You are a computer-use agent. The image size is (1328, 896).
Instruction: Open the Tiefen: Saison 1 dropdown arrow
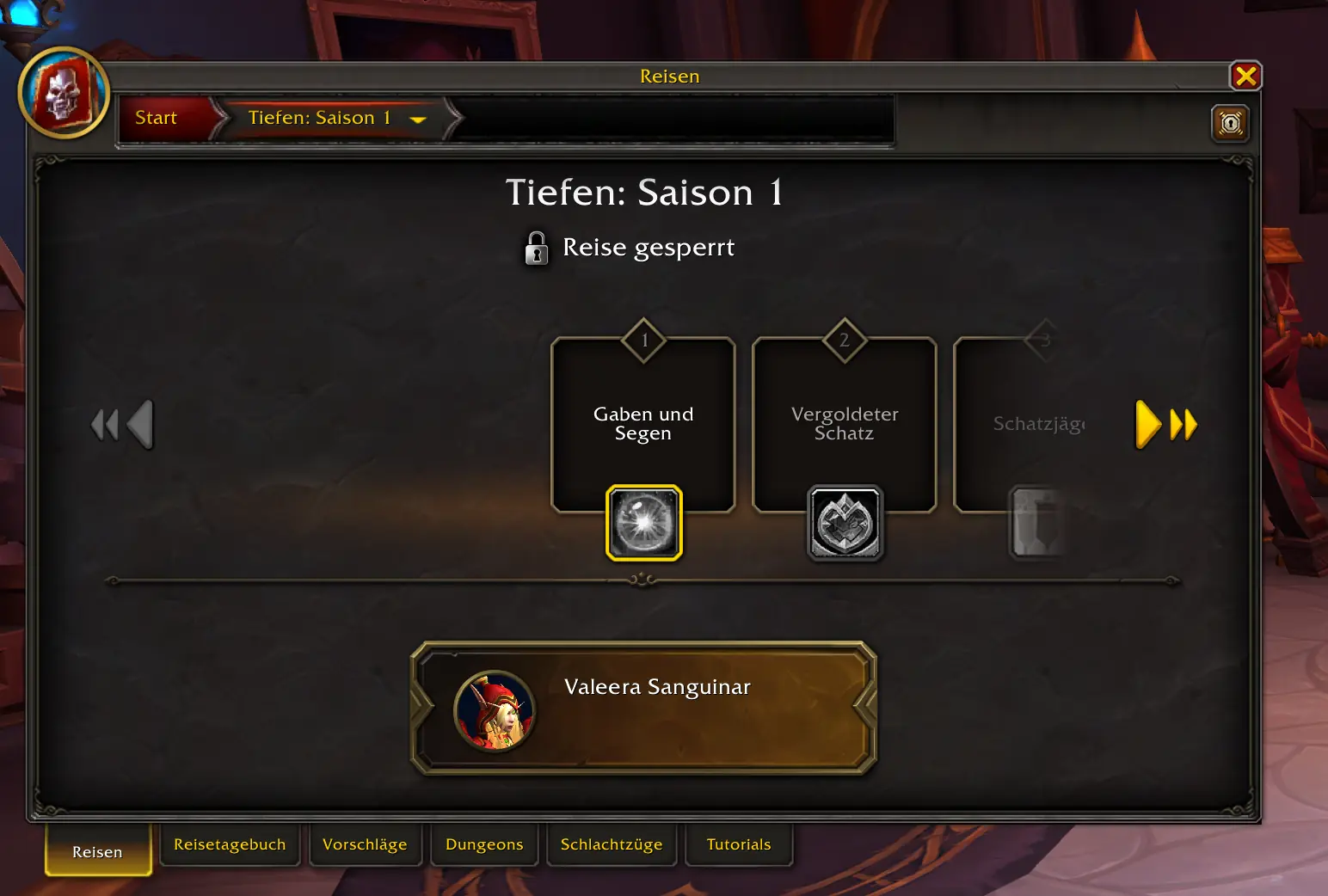[x=419, y=120]
